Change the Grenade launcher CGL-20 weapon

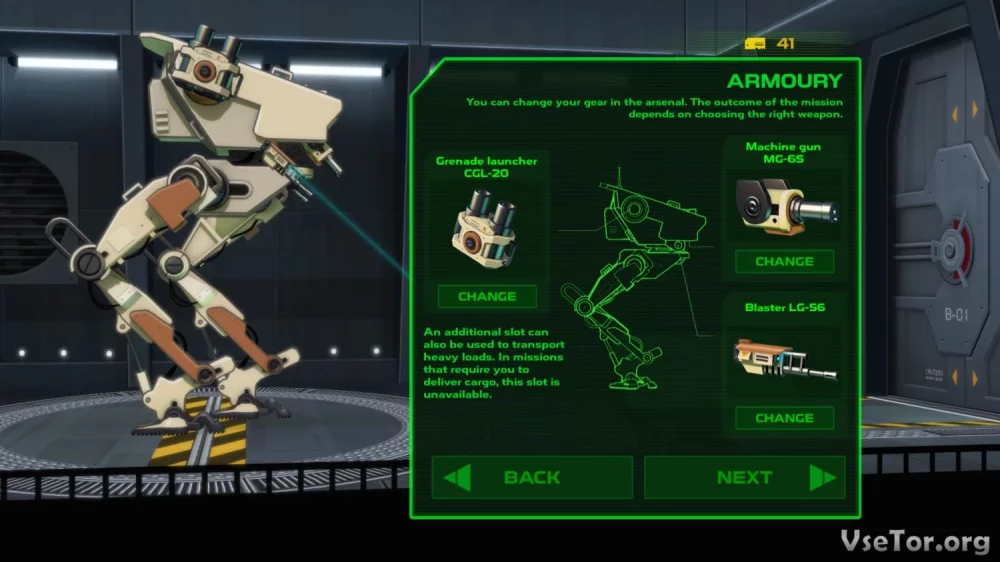pos(487,296)
